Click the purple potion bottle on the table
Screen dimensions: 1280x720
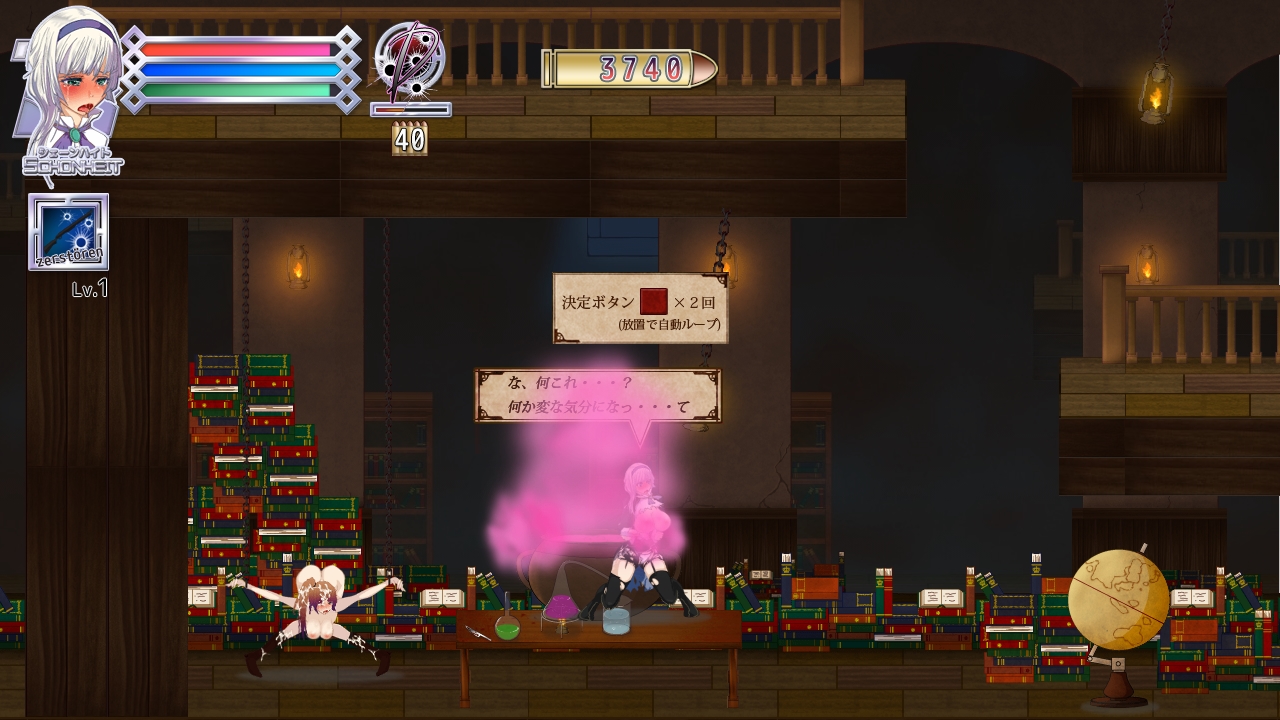(x=562, y=608)
